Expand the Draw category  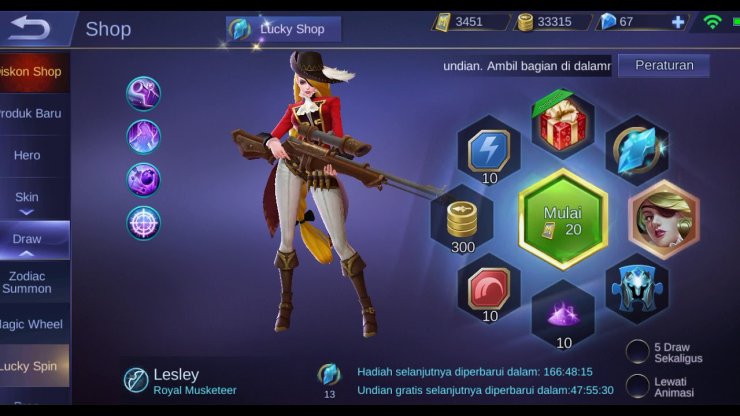pyautogui.click(x=27, y=239)
